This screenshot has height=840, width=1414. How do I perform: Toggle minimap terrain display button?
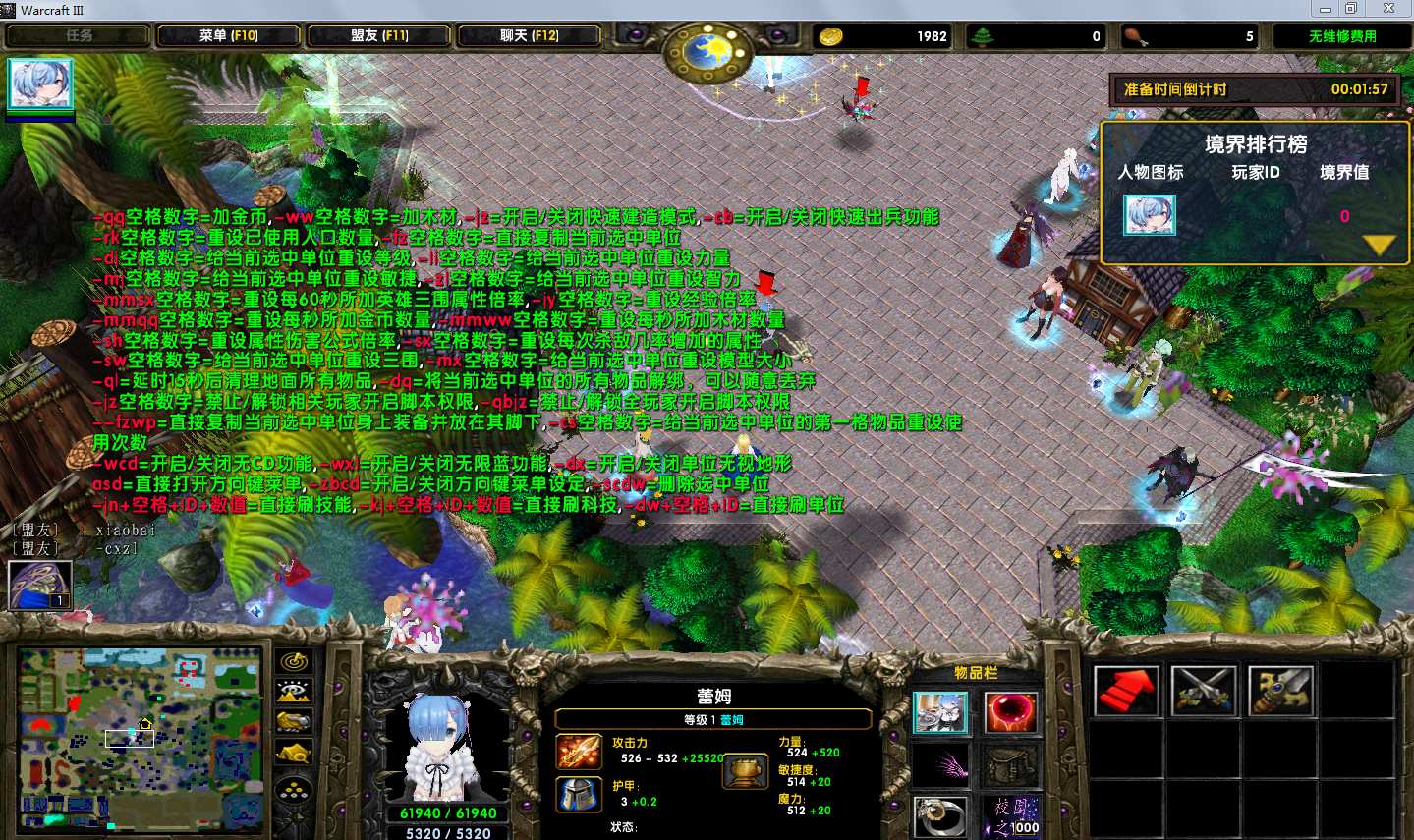click(295, 692)
